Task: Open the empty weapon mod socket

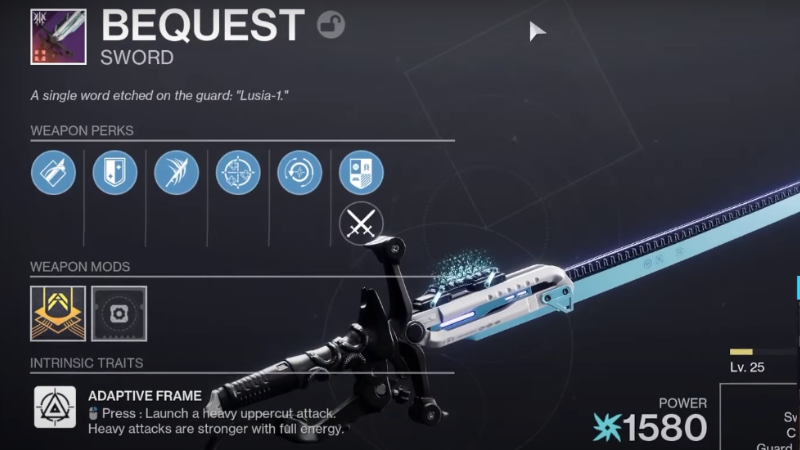Action: pyautogui.click(x=119, y=313)
